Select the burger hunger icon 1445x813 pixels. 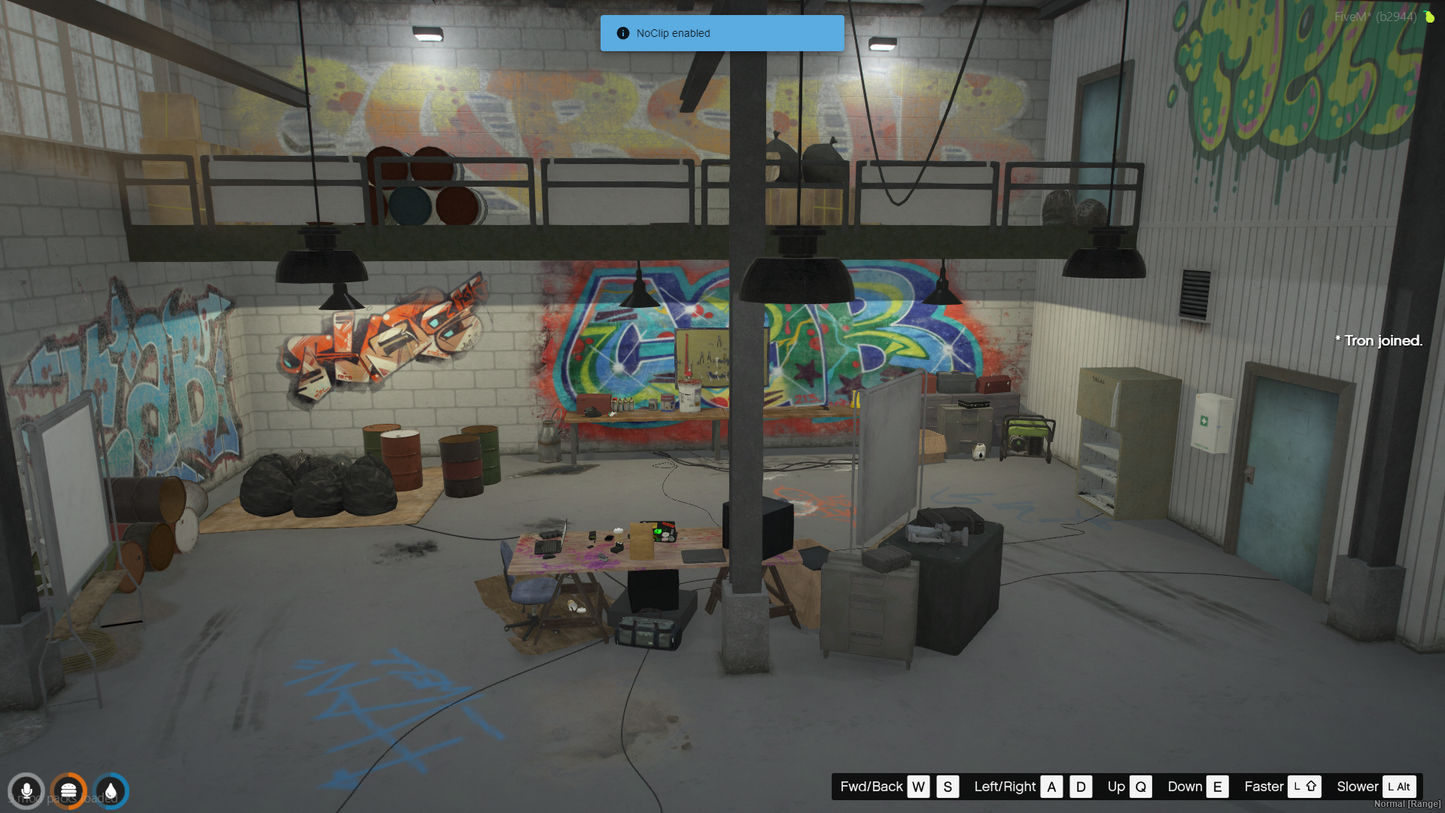point(69,791)
